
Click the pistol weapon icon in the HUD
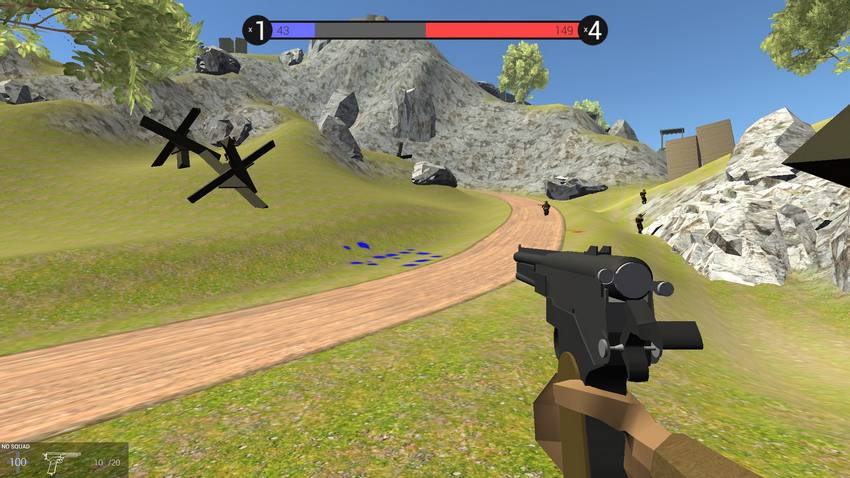coord(62,461)
